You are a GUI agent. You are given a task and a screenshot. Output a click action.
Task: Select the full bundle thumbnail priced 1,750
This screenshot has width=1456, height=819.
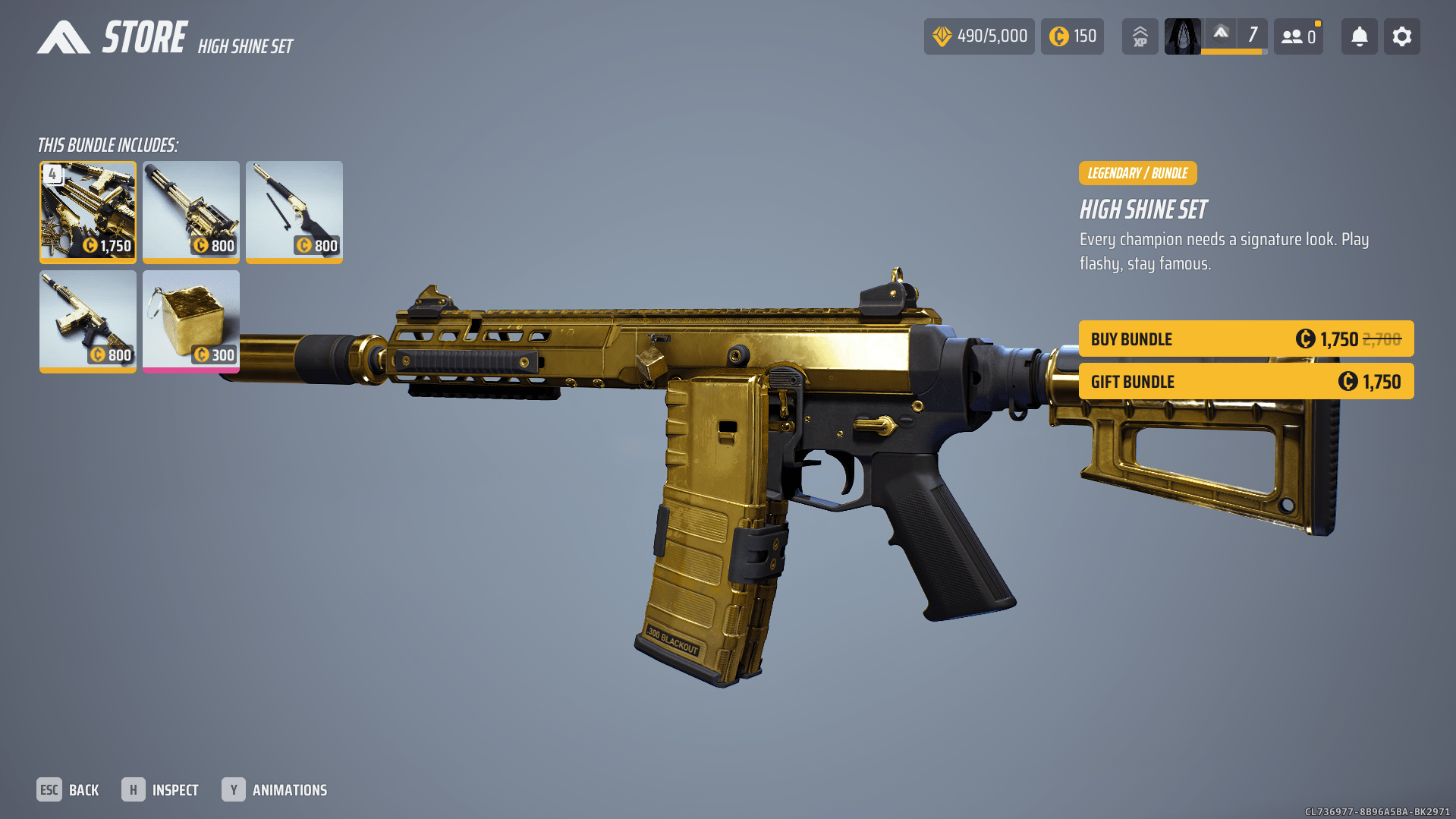(x=88, y=212)
